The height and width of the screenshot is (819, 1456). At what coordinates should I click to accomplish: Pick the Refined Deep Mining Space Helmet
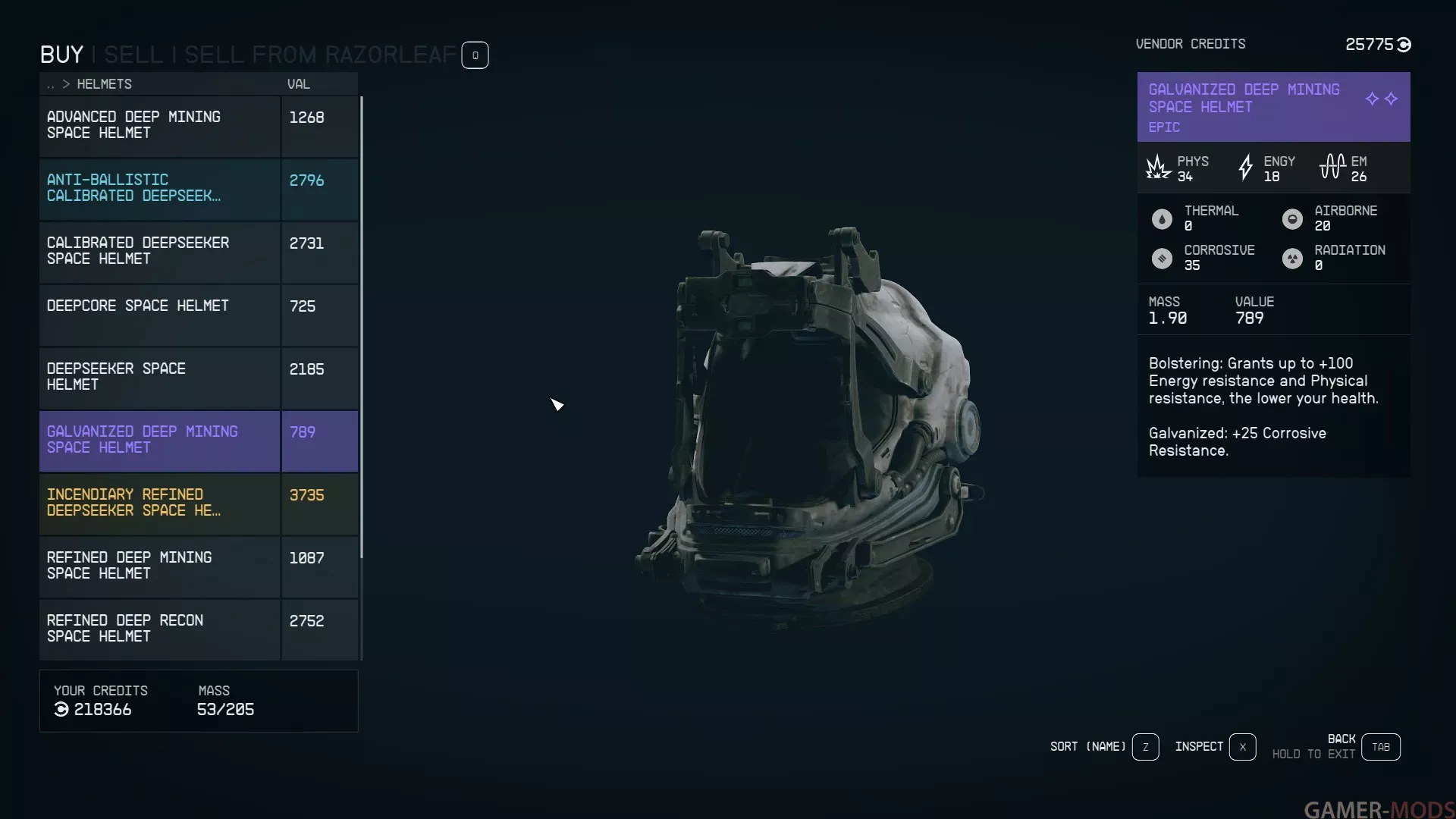pos(159,566)
